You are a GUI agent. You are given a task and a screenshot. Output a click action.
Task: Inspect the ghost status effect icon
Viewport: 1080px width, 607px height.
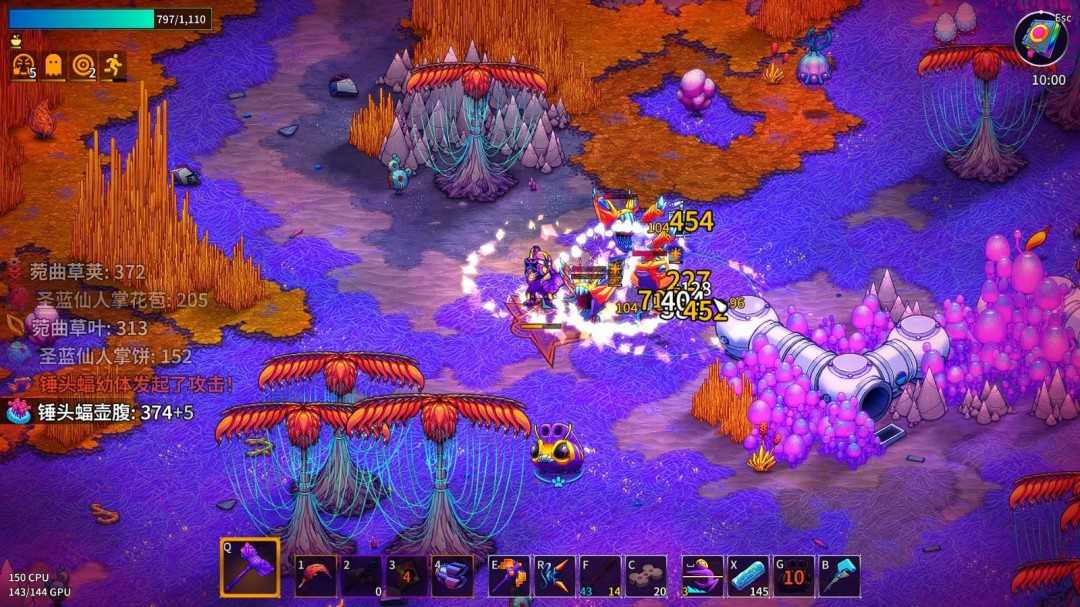tap(53, 66)
